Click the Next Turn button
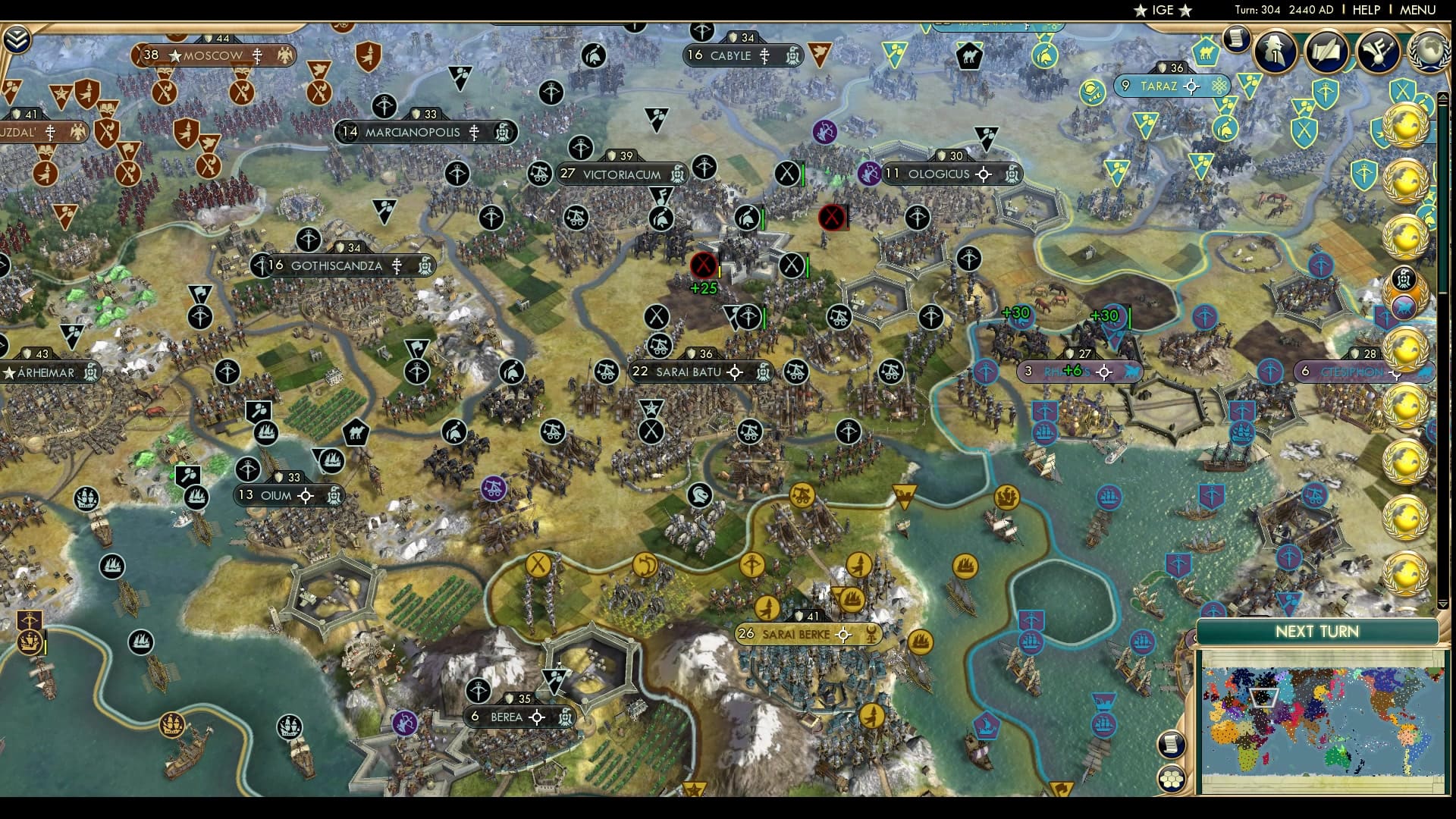The image size is (1456, 819). point(1317,630)
